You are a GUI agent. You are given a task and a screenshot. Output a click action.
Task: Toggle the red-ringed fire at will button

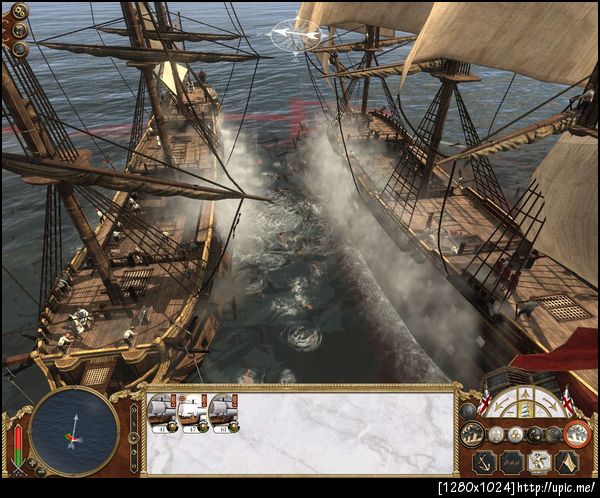point(576,434)
